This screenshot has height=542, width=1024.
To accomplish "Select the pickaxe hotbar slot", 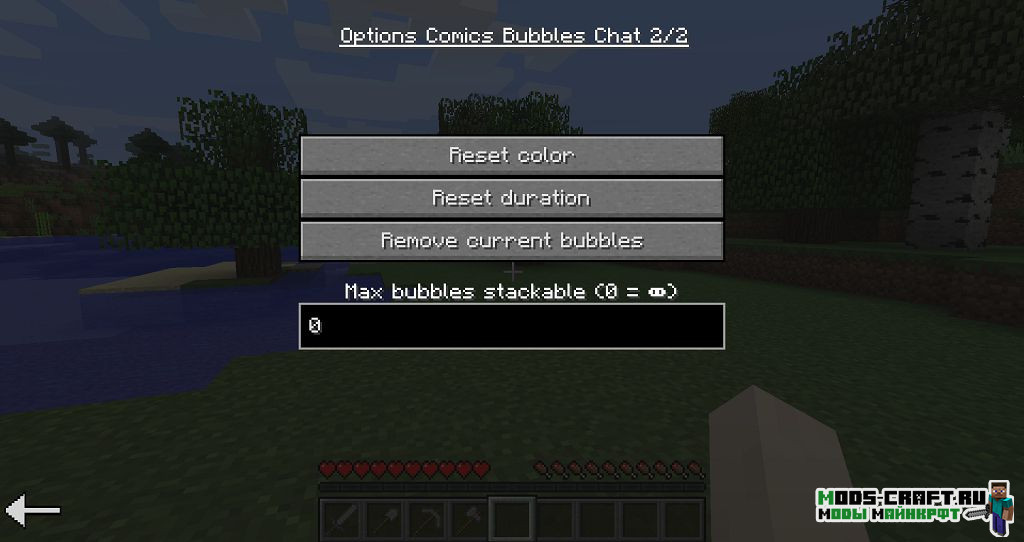I will [426, 519].
